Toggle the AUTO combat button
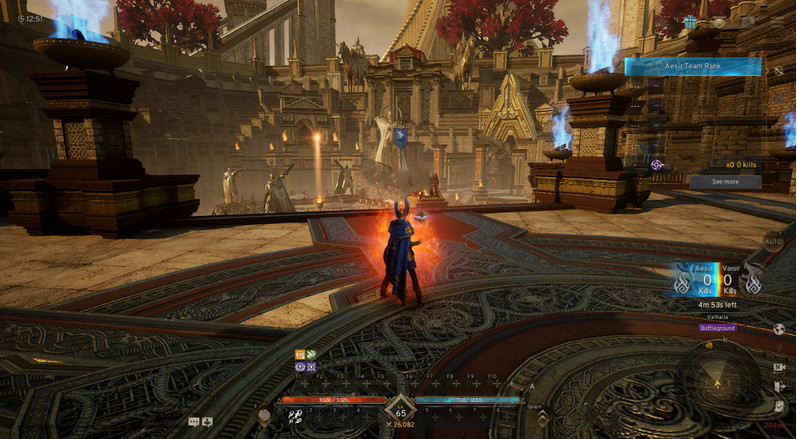The width and height of the screenshot is (797, 439). pyautogui.click(x=773, y=241)
